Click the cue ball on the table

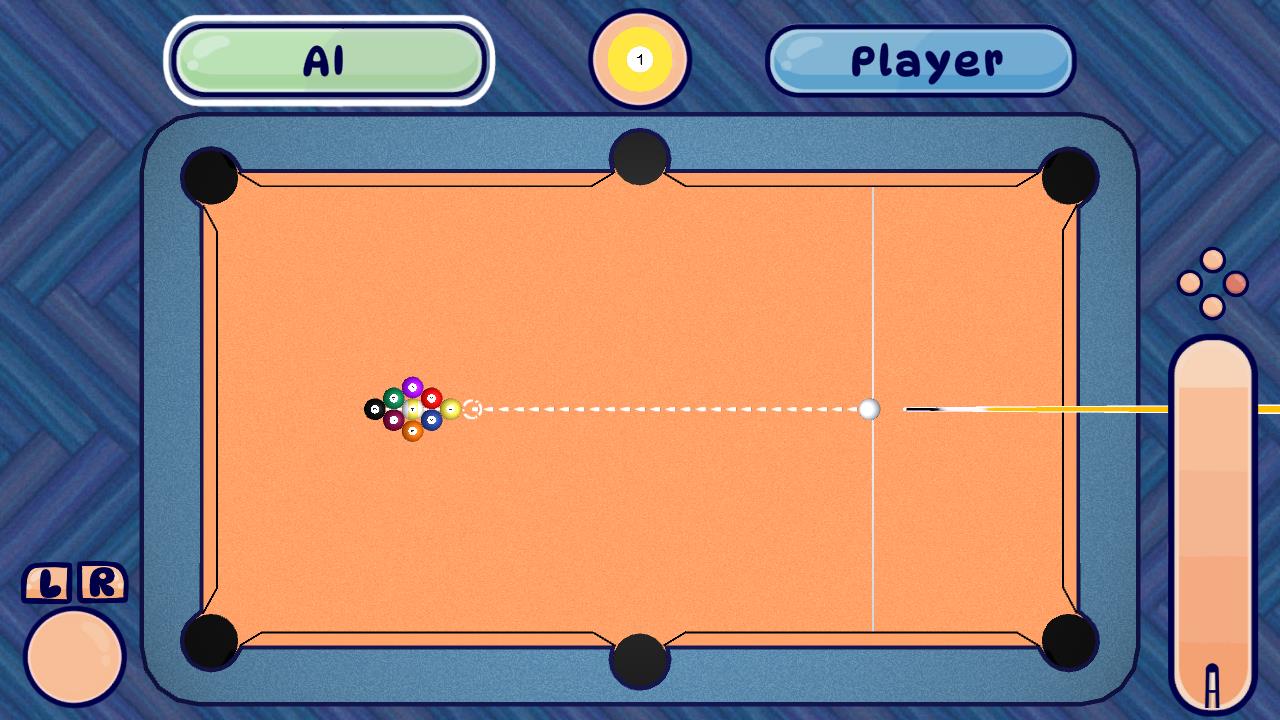pos(868,409)
